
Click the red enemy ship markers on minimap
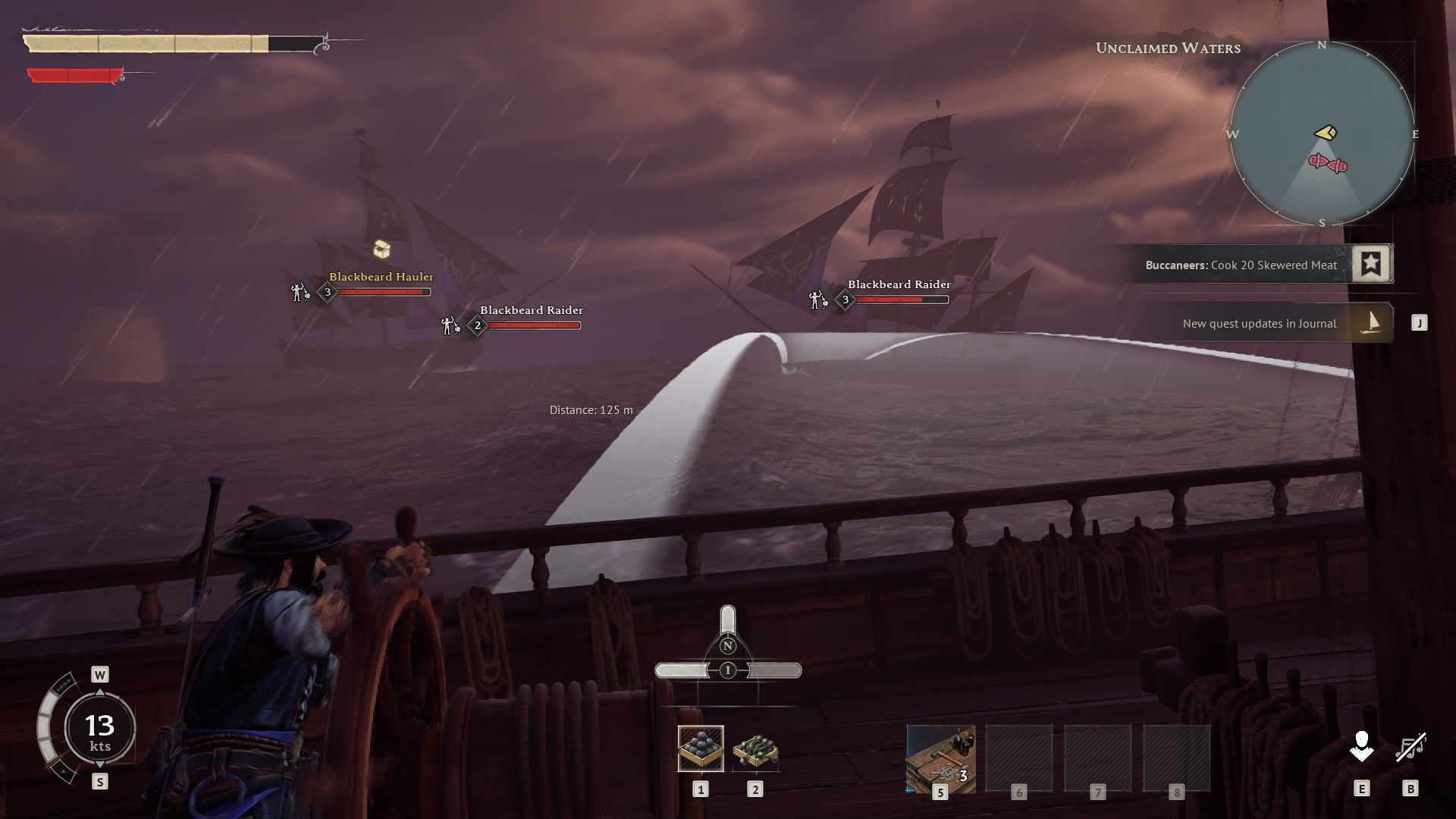[x=1328, y=162]
